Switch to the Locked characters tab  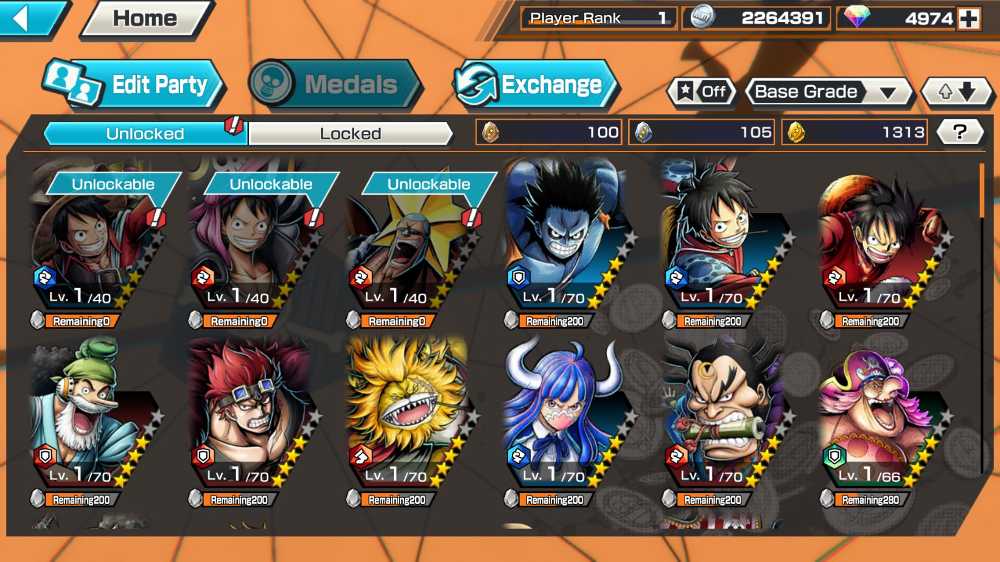350,133
